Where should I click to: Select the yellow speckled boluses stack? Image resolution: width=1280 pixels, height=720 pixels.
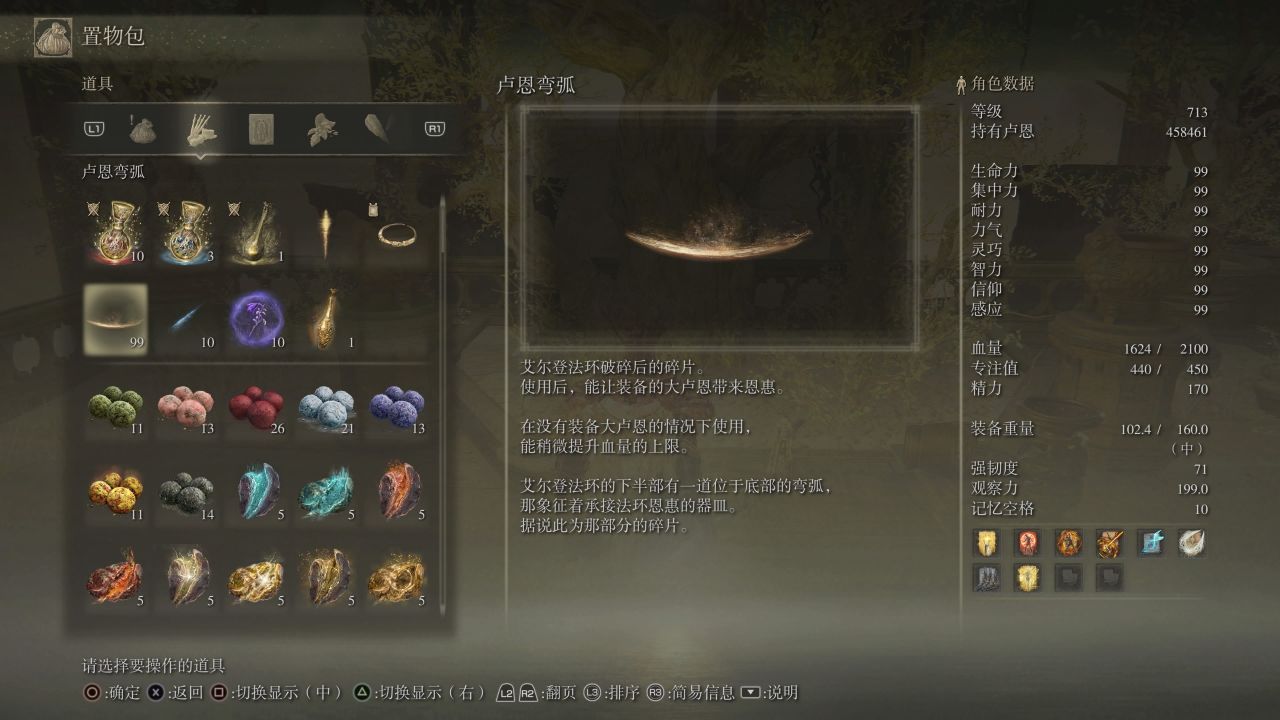(115, 490)
